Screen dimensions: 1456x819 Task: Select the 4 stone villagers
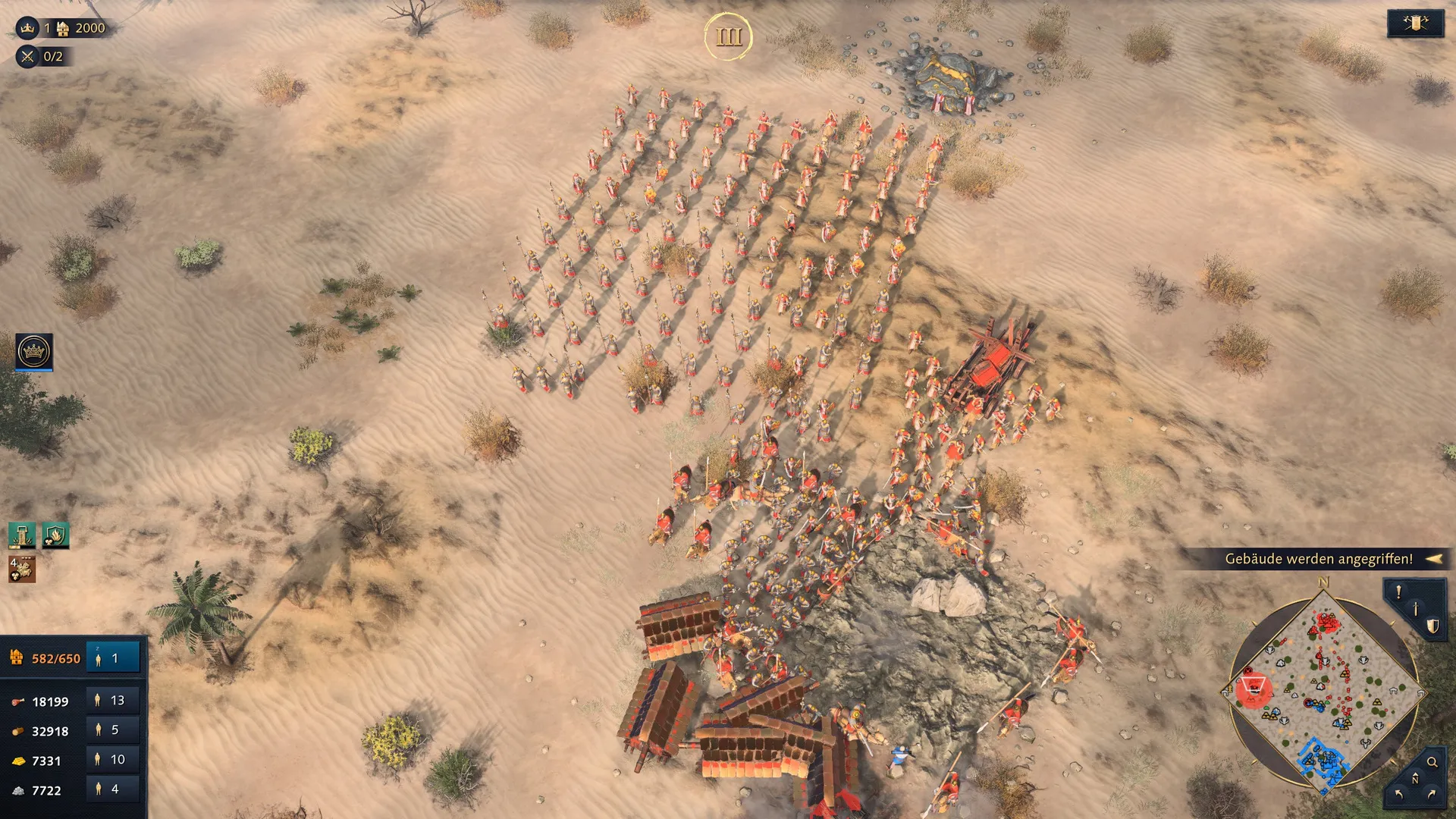click(112, 789)
